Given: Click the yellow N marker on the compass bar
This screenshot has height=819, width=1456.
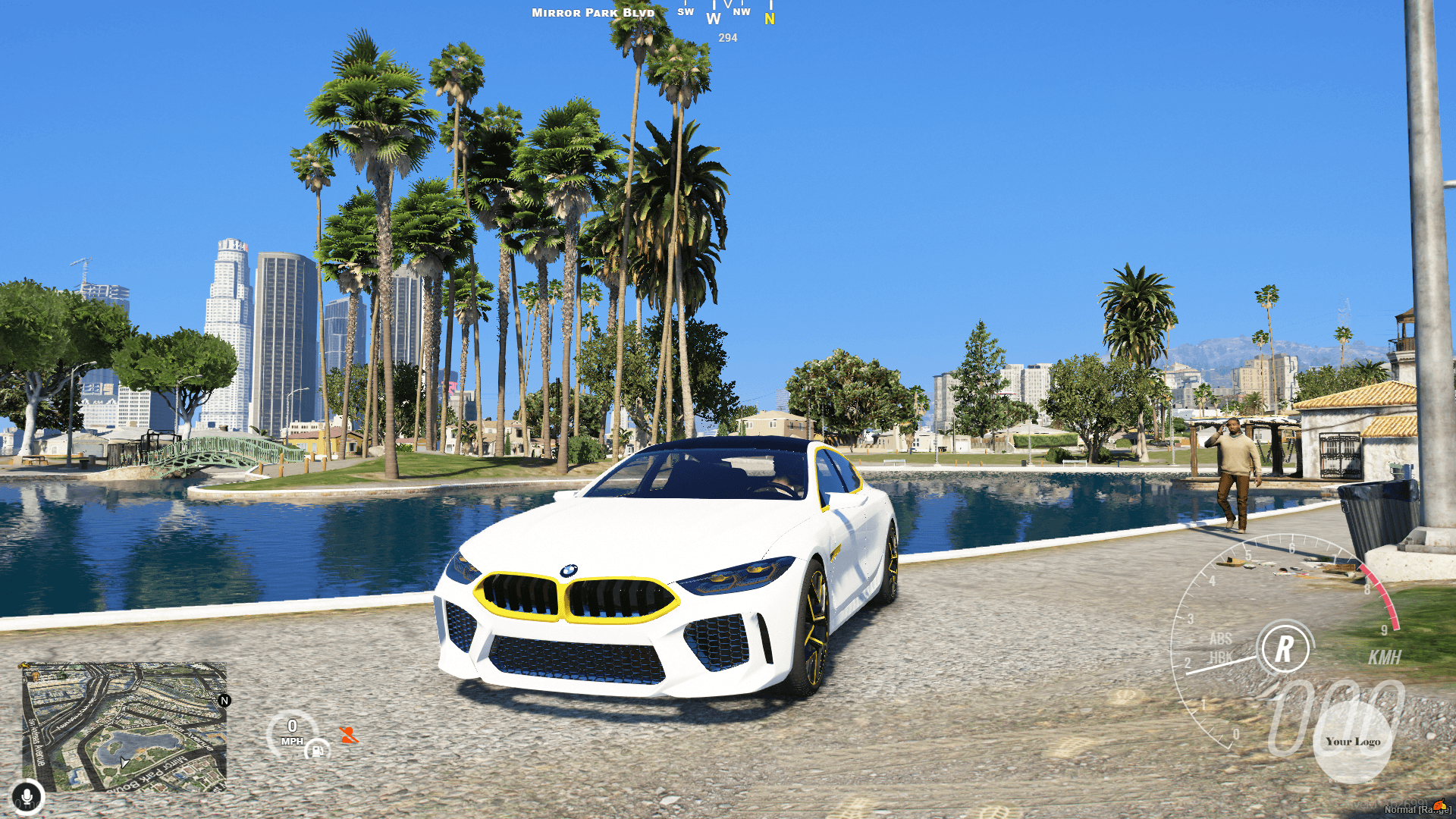Looking at the screenshot, I should click(769, 17).
